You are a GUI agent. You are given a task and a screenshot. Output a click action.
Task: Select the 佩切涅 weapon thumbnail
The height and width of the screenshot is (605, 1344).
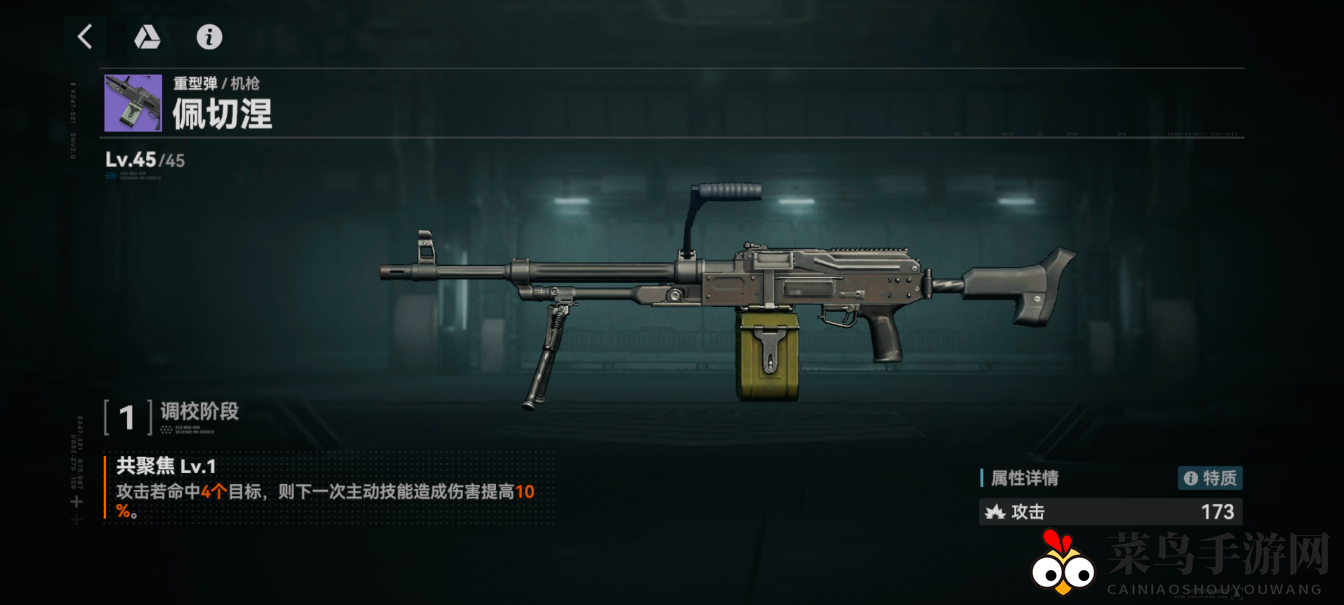coord(133,103)
